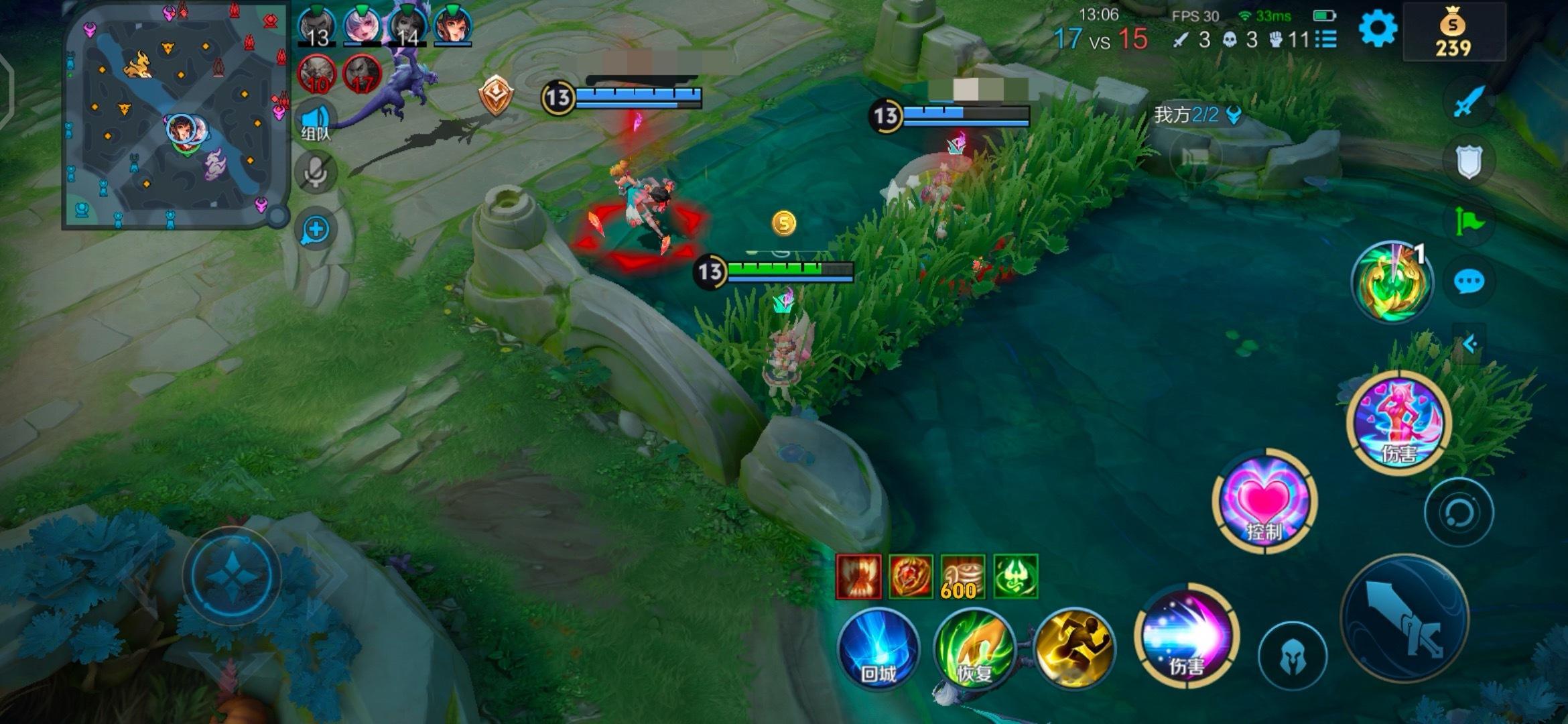Activate the 回城 recall spell
1568x724 pixels.
tap(878, 648)
